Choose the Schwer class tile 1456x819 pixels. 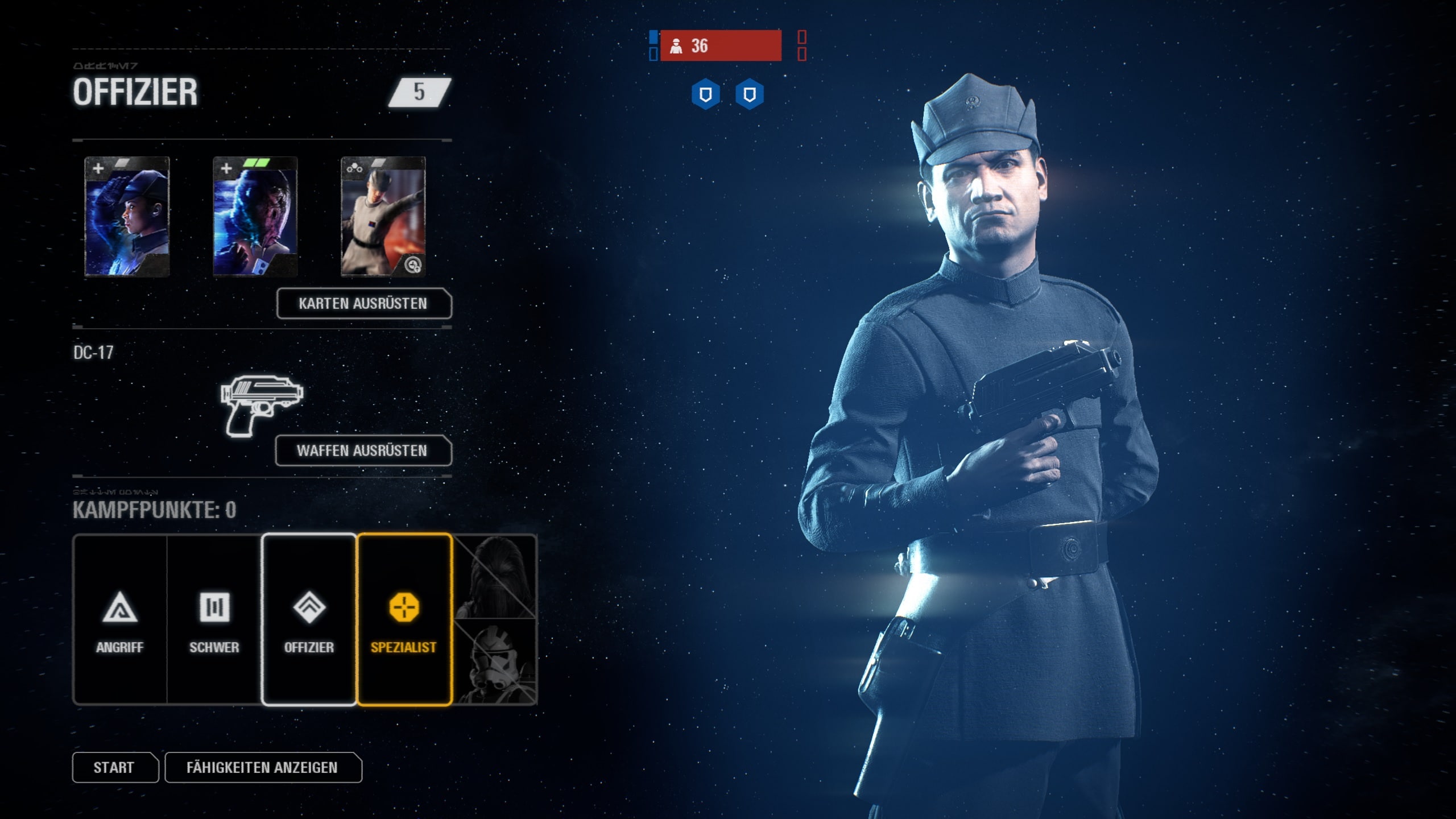[214, 619]
